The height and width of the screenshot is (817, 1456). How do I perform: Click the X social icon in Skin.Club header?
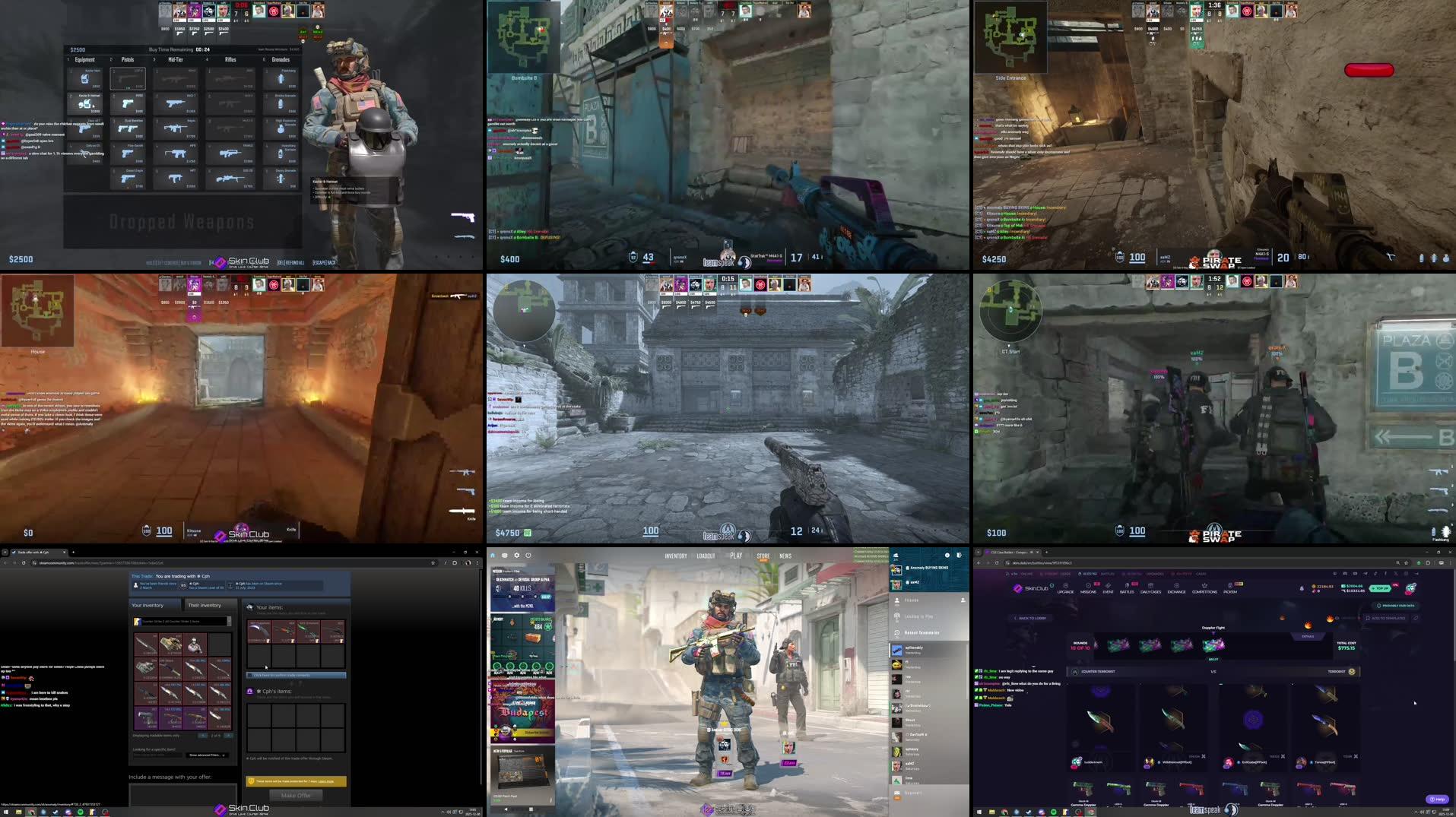(x=1396, y=573)
